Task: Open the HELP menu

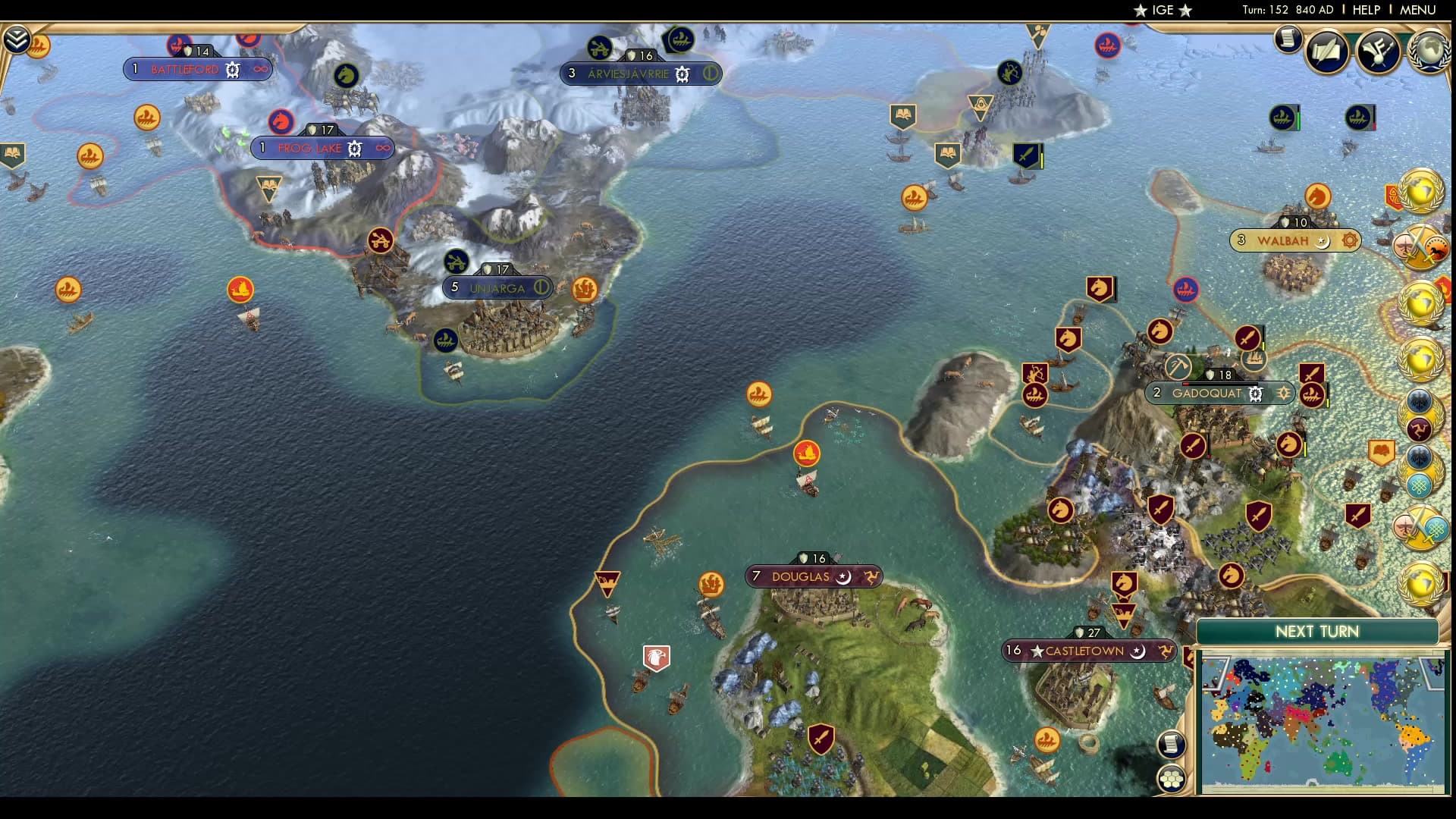Action: point(1365,10)
